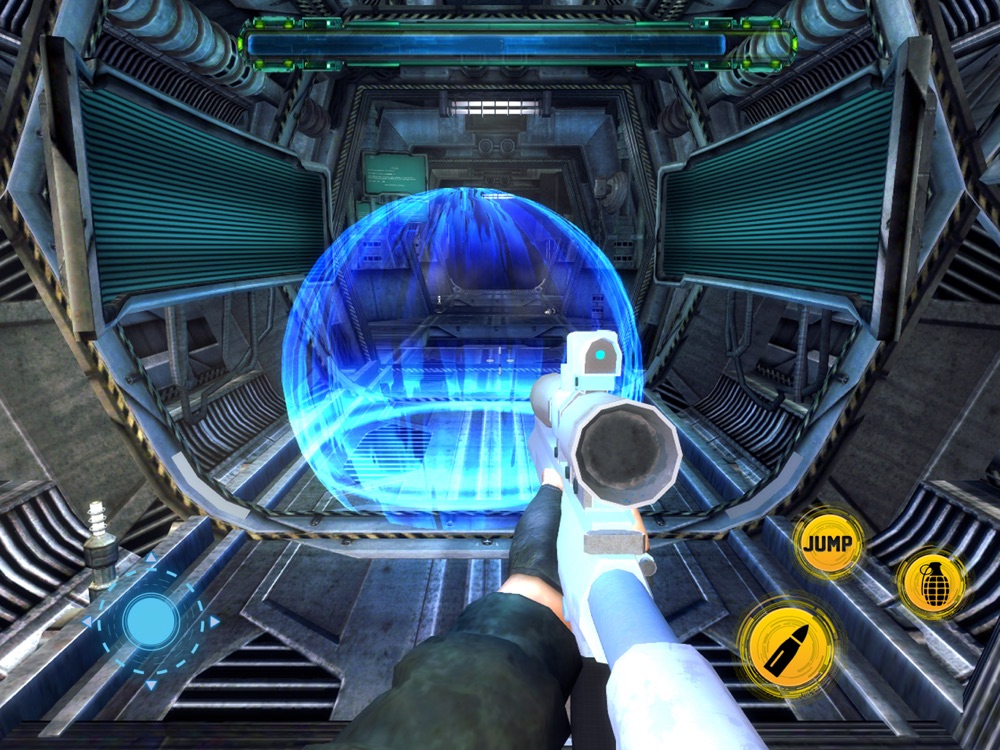Screen dimensions: 1000x750
Task: Click the blue virtual joystick center
Action: [x=151, y=620]
